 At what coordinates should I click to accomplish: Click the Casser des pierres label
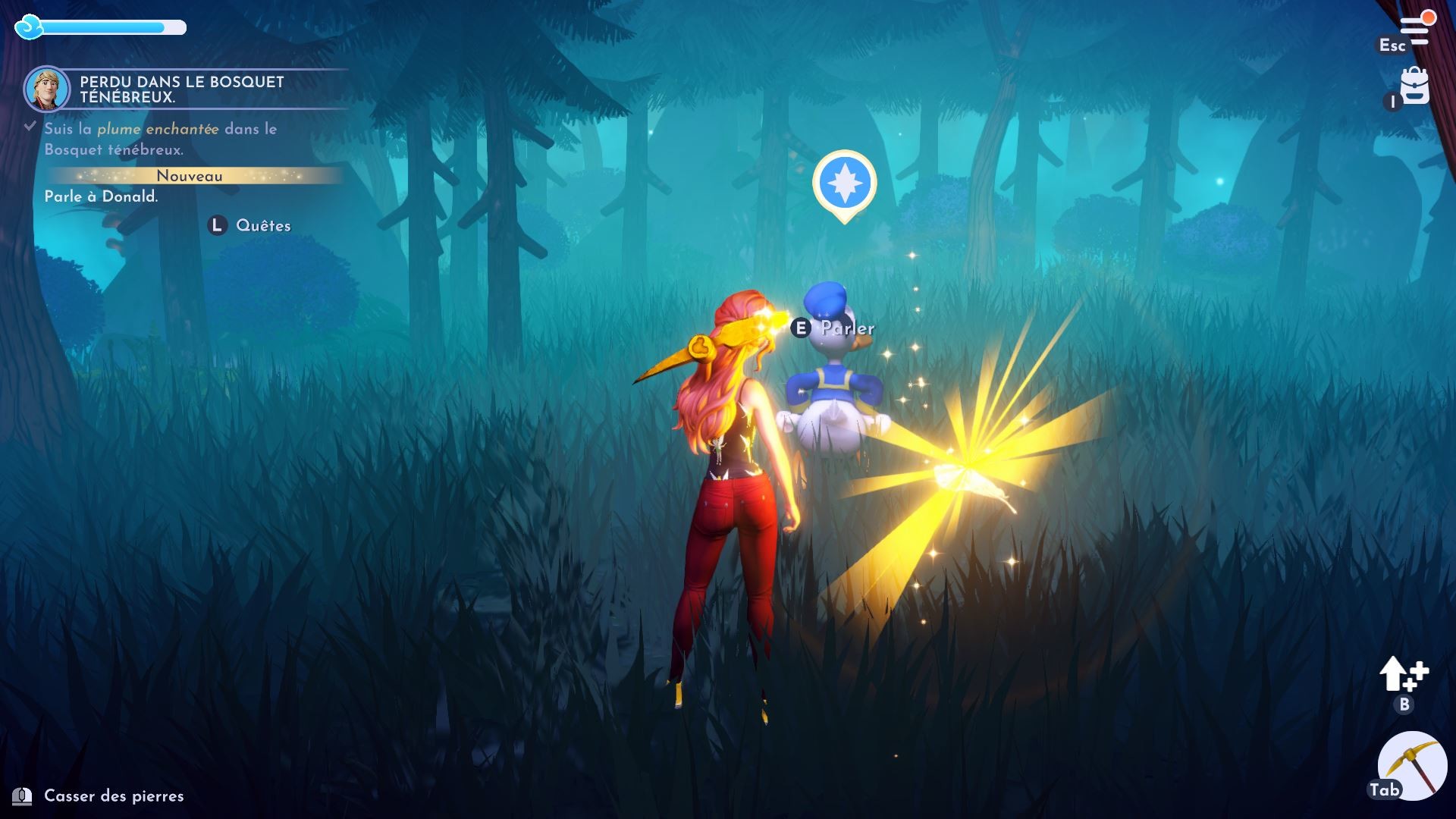(112, 796)
